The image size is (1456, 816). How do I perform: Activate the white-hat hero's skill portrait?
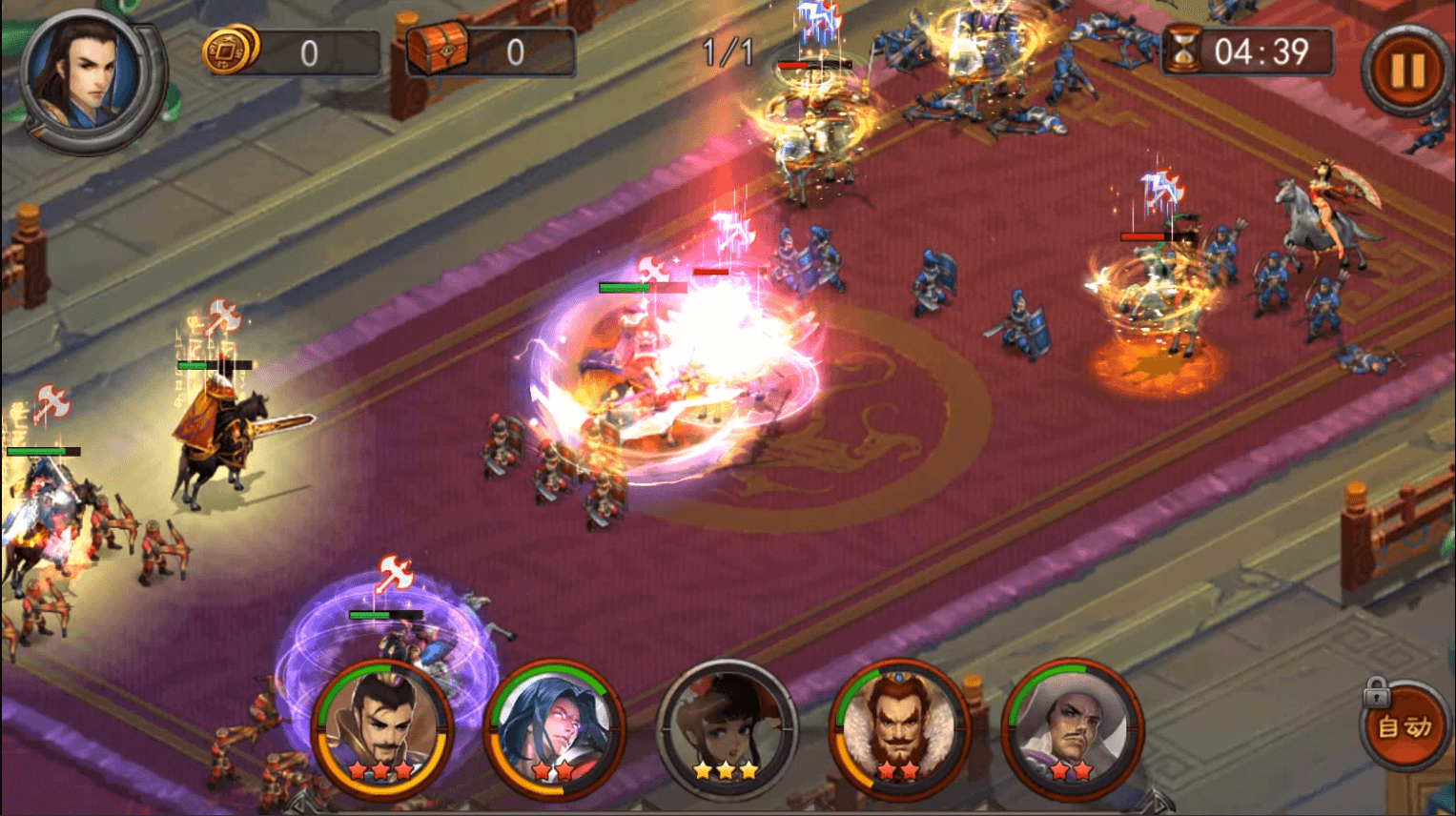1072,729
